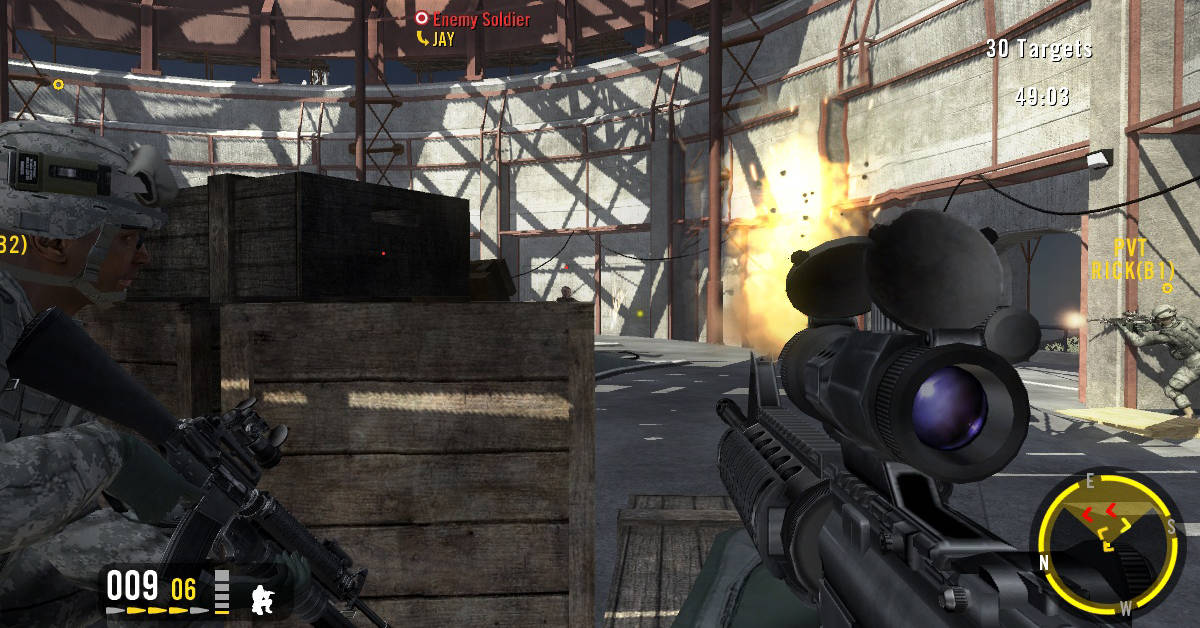The width and height of the screenshot is (1200, 628).
Task: Click the Enemy Soldier objective entry
Action: tap(474, 19)
